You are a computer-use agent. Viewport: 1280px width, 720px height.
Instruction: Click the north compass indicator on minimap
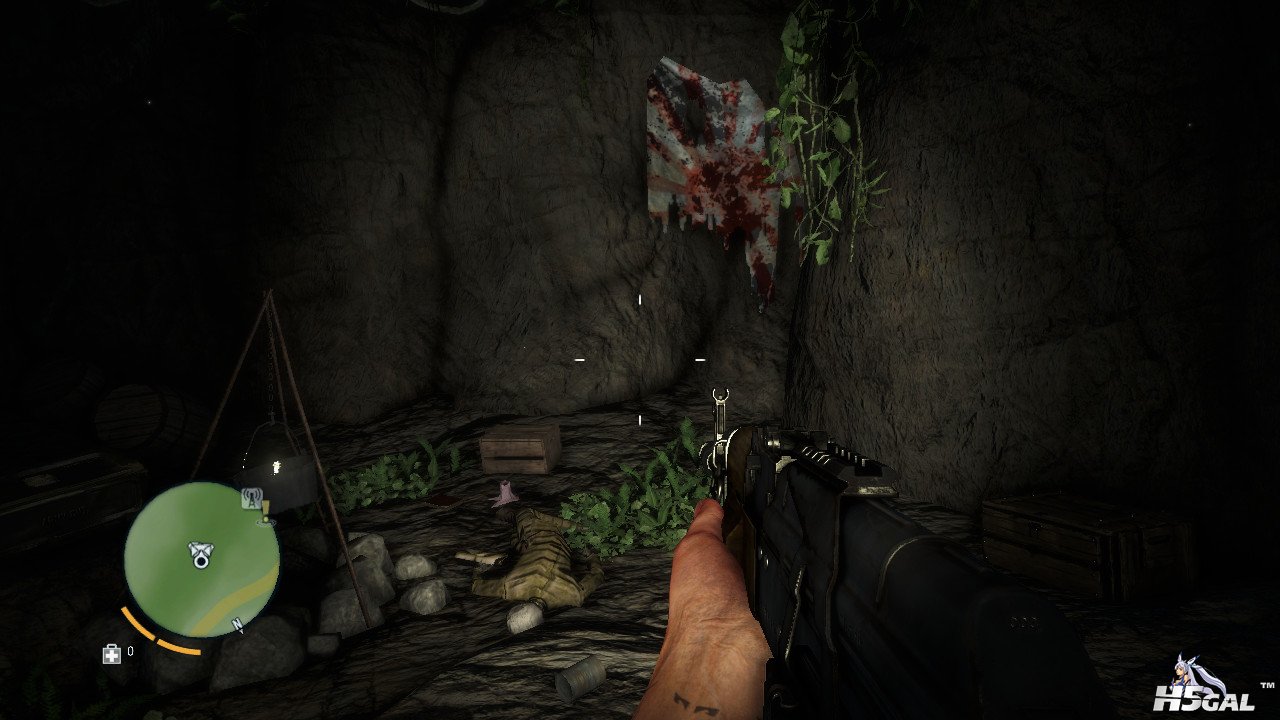click(238, 626)
